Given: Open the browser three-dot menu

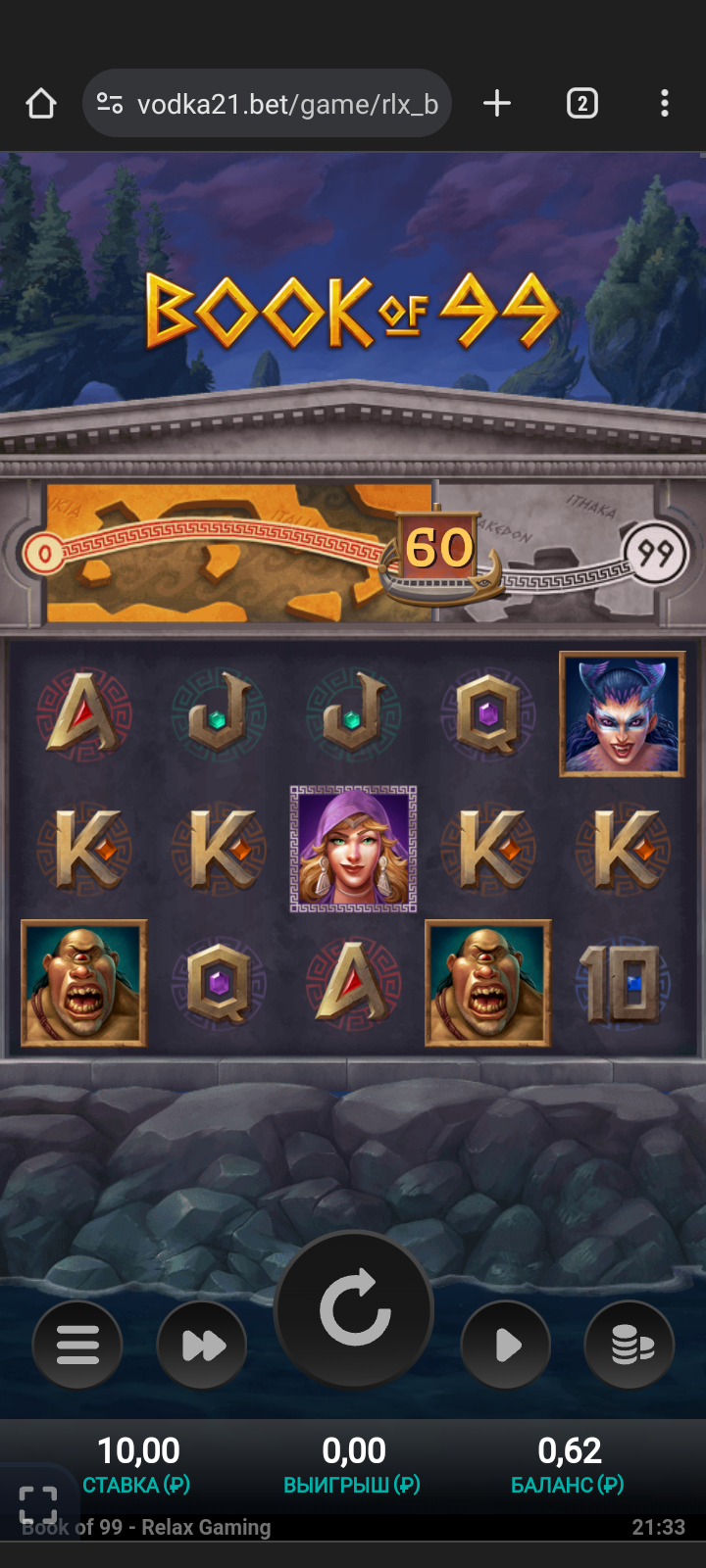Looking at the screenshot, I should coord(665,103).
